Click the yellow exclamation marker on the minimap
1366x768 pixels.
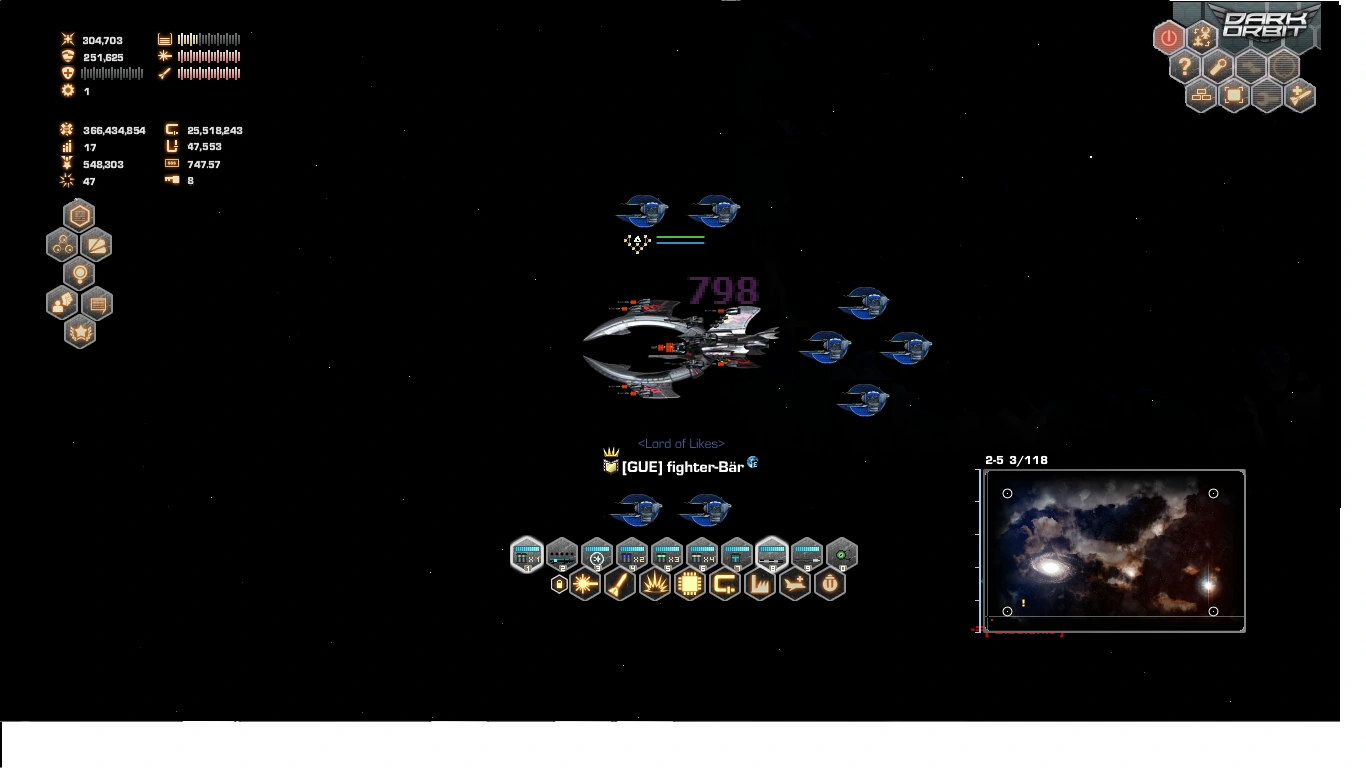[x=1021, y=603]
